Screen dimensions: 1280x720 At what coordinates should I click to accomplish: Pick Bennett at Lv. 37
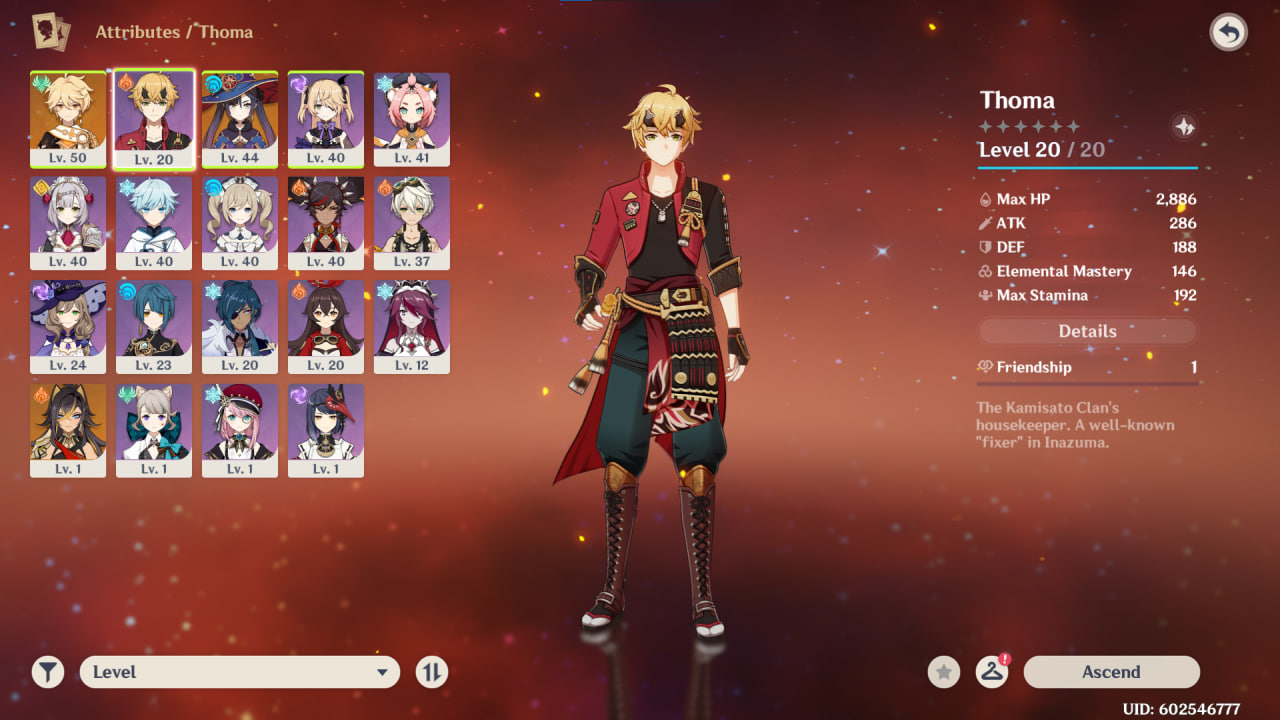(412, 222)
